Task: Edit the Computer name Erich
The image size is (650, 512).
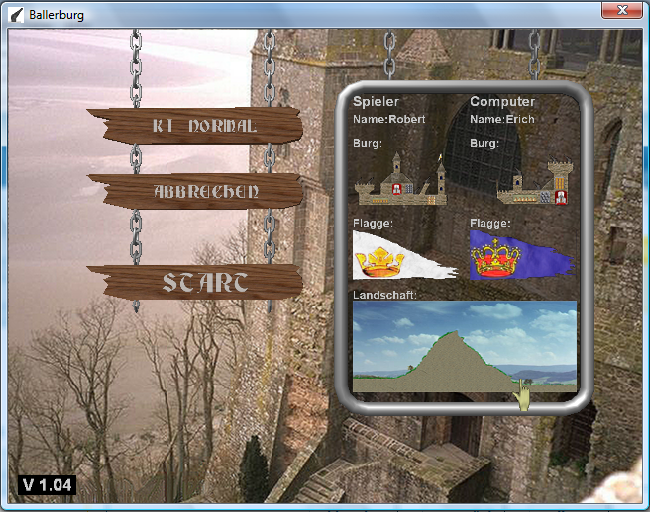Action: [503, 120]
